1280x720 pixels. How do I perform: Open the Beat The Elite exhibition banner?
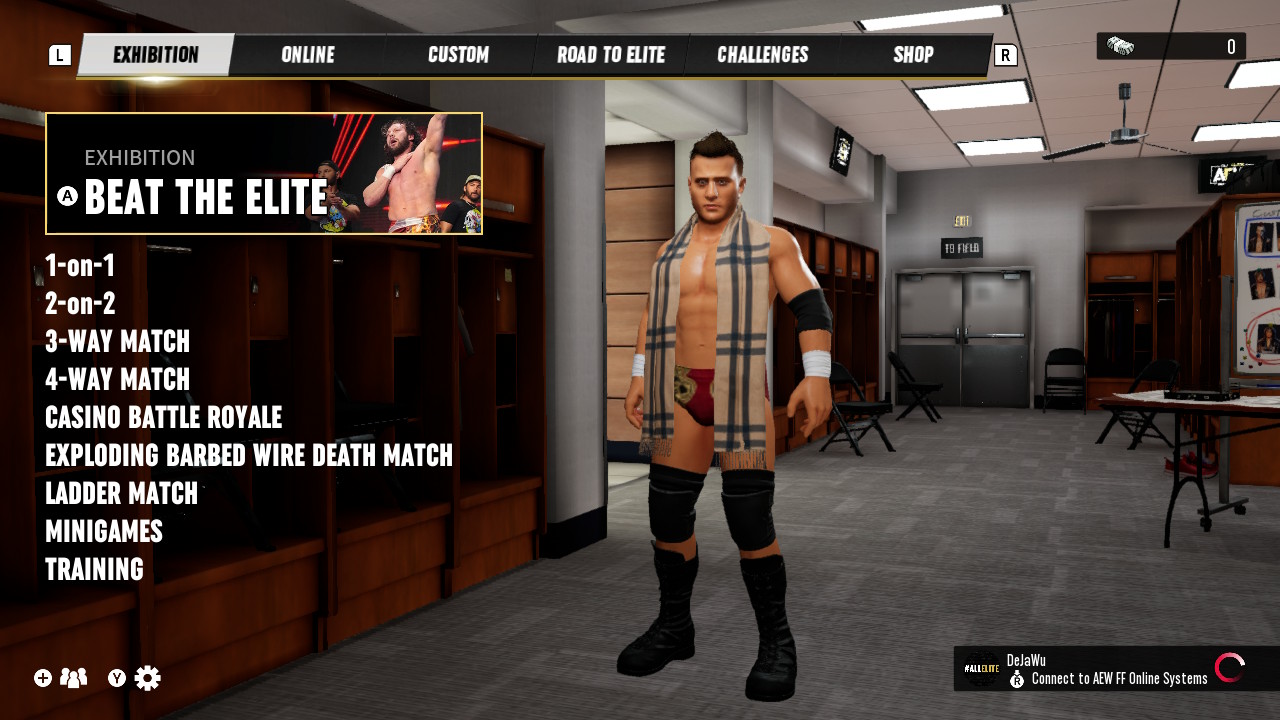[x=264, y=174]
